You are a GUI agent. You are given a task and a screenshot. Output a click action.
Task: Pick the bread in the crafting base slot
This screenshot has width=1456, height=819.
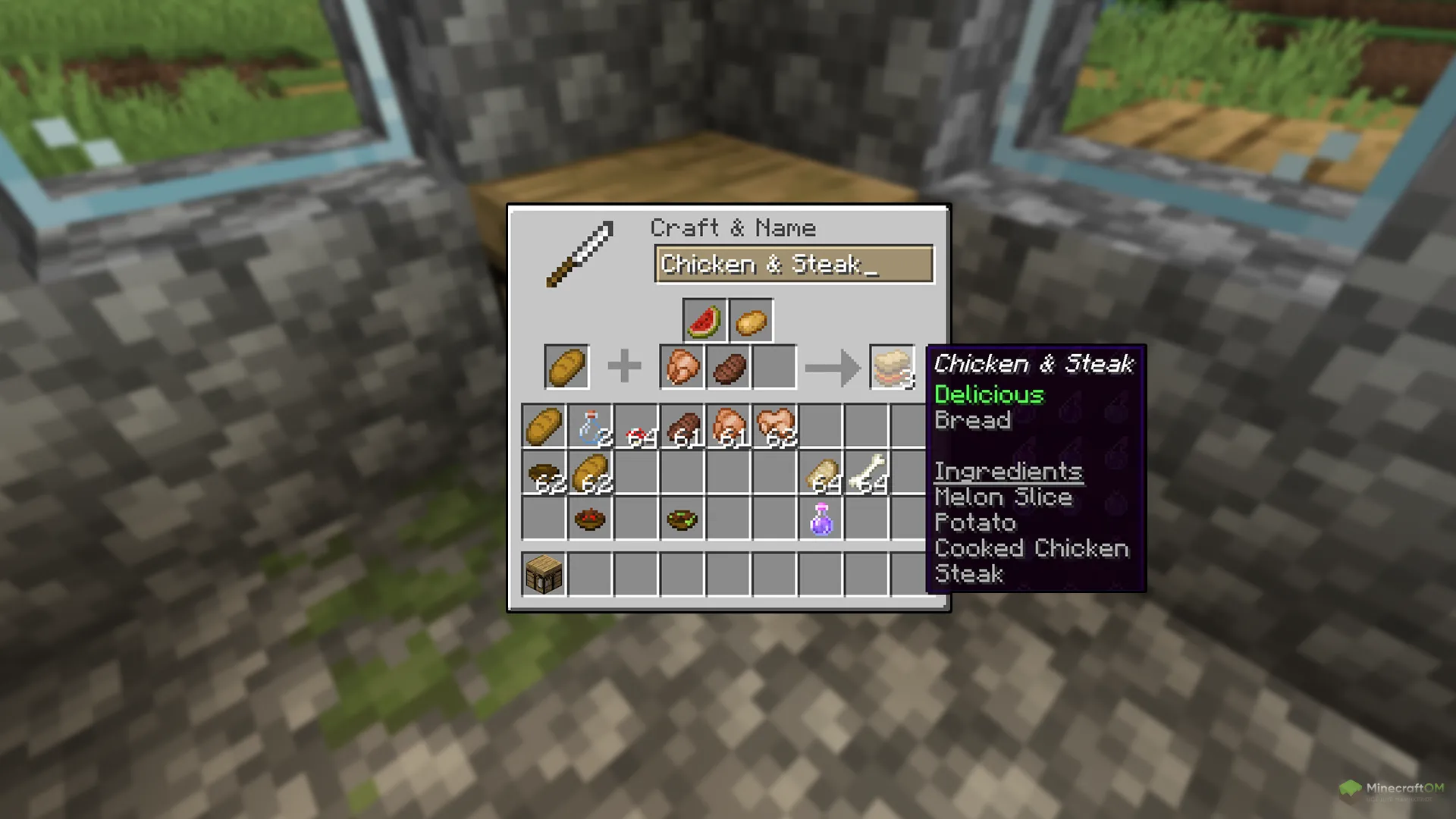point(566,367)
